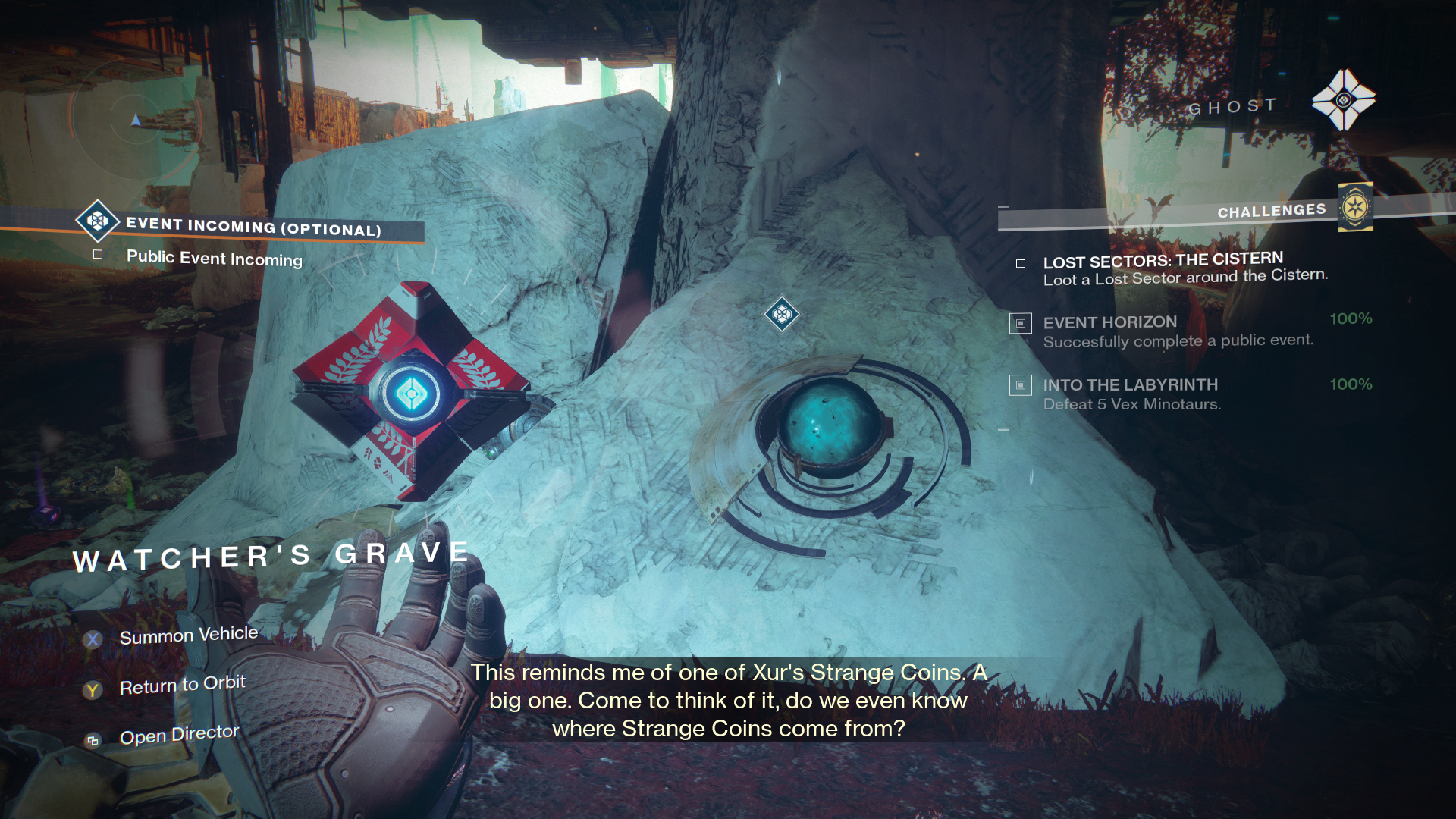The width and height of the screenshot is (1456, 819).
Task: Click the Challenges emblem icon
Action: 1355,207
